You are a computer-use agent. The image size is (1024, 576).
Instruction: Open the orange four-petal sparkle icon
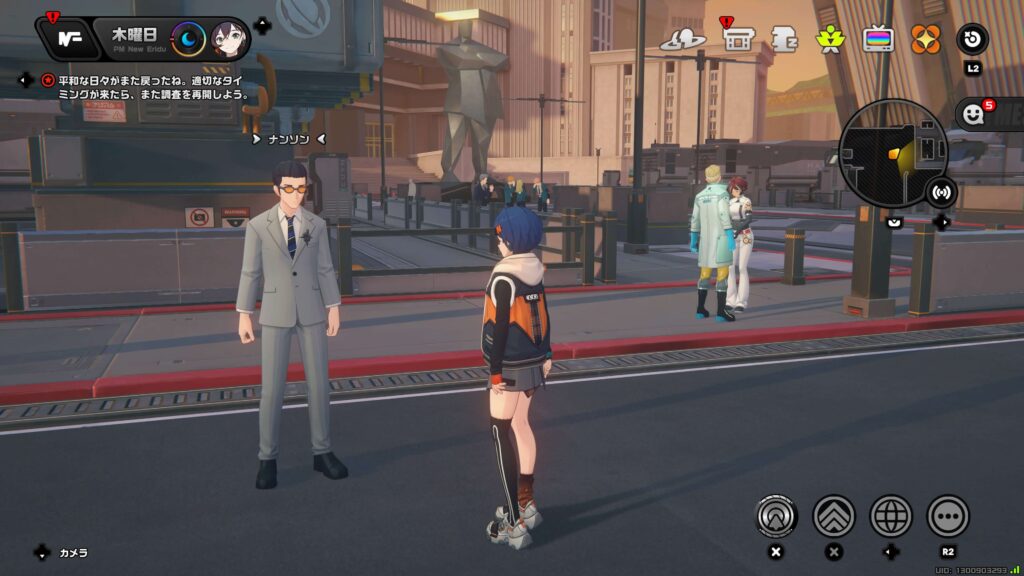925,40
